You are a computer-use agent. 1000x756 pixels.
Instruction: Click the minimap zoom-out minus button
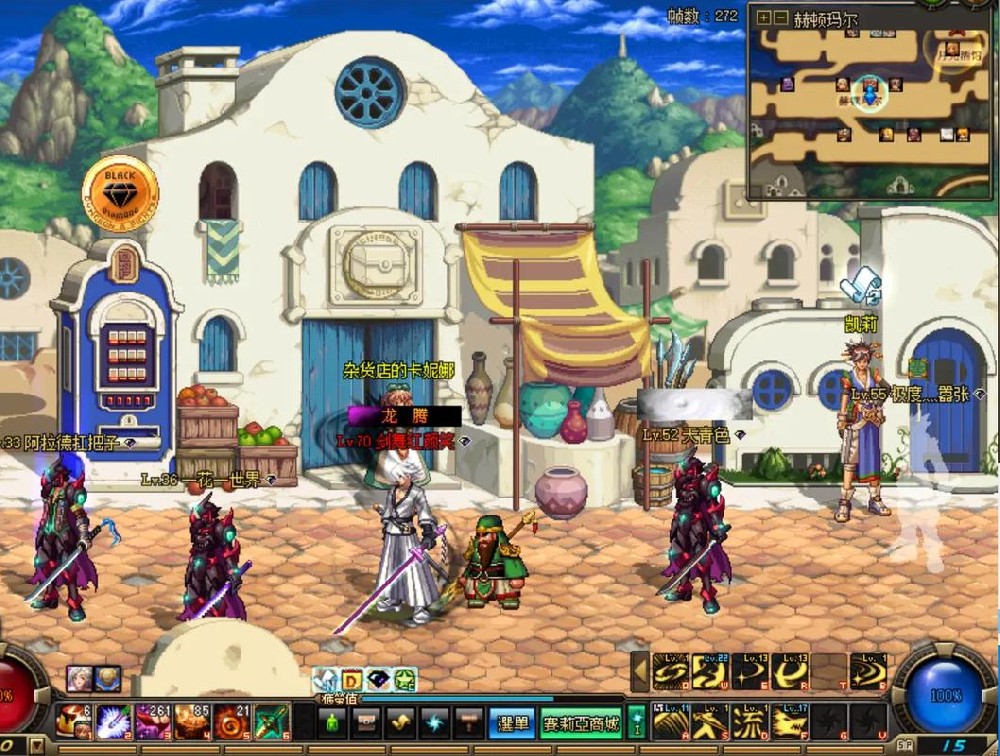tap(780, 17)
